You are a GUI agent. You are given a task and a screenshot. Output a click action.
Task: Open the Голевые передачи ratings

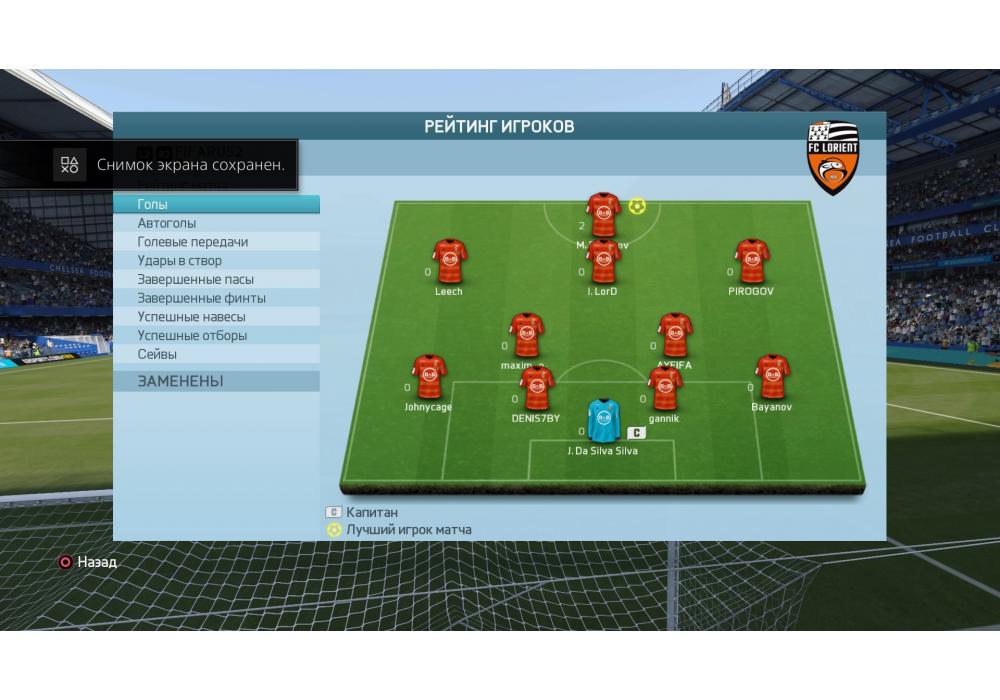pyautogui.click(x=217, y=242)
